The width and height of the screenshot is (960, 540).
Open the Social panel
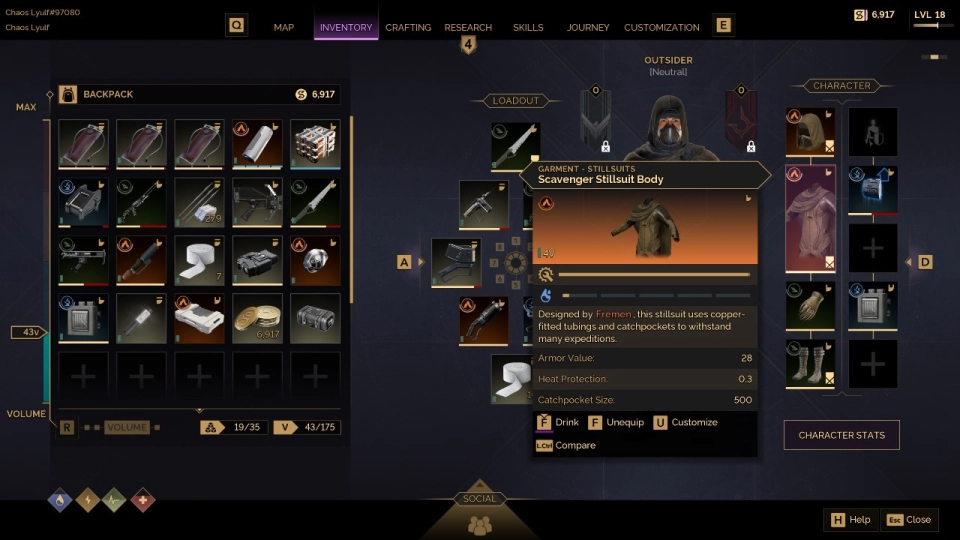click(x=480, y=517)
